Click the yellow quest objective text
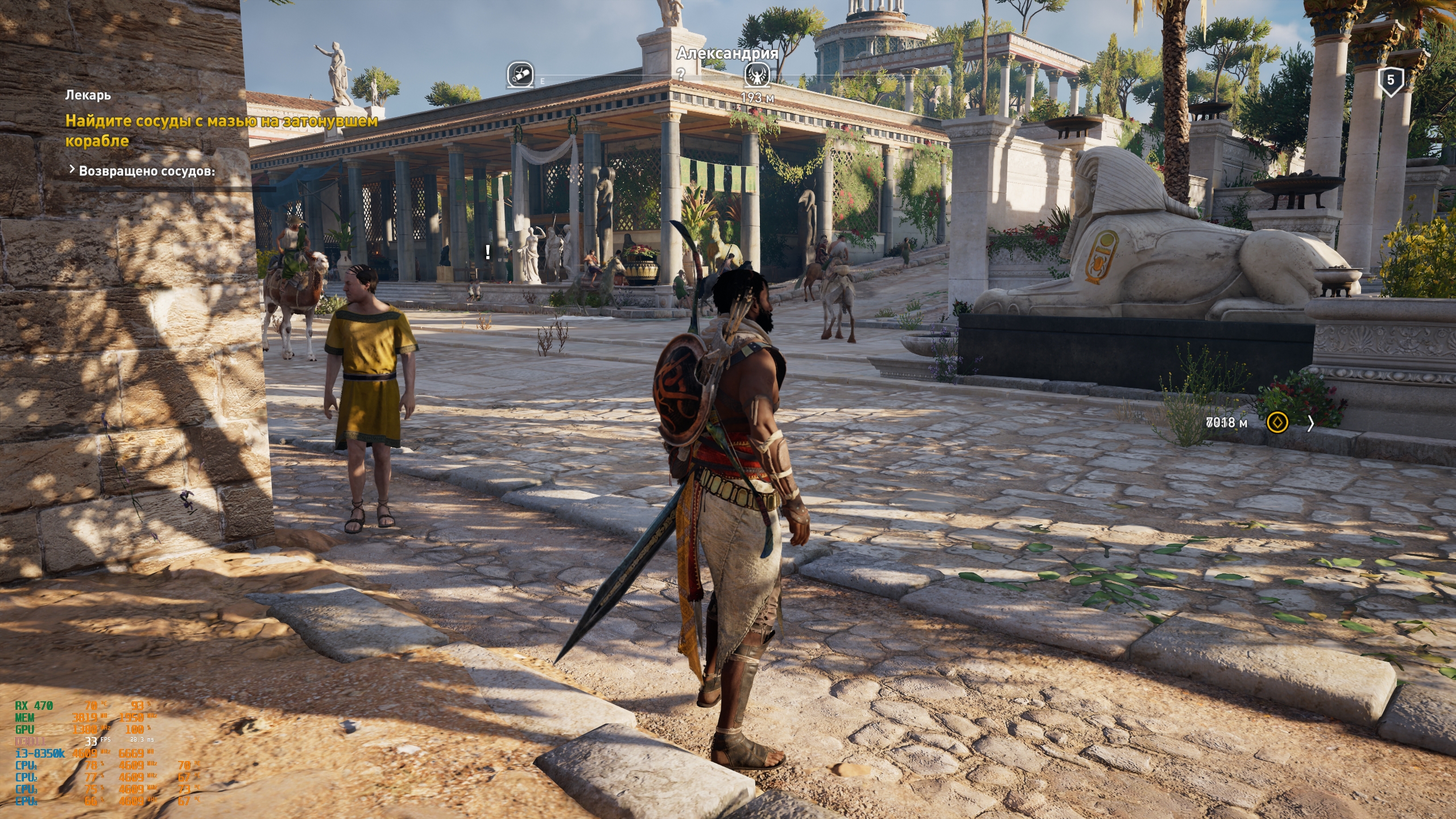The height and width of the screenshot is (819, 1456). tap(221, 130)
